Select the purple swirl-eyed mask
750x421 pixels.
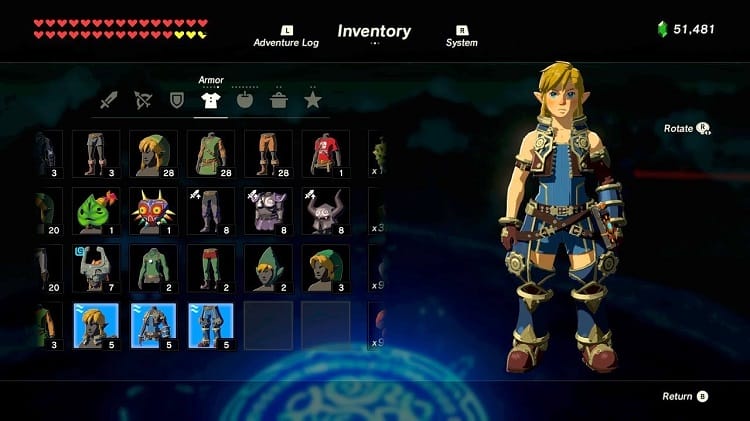coord(269,211)
